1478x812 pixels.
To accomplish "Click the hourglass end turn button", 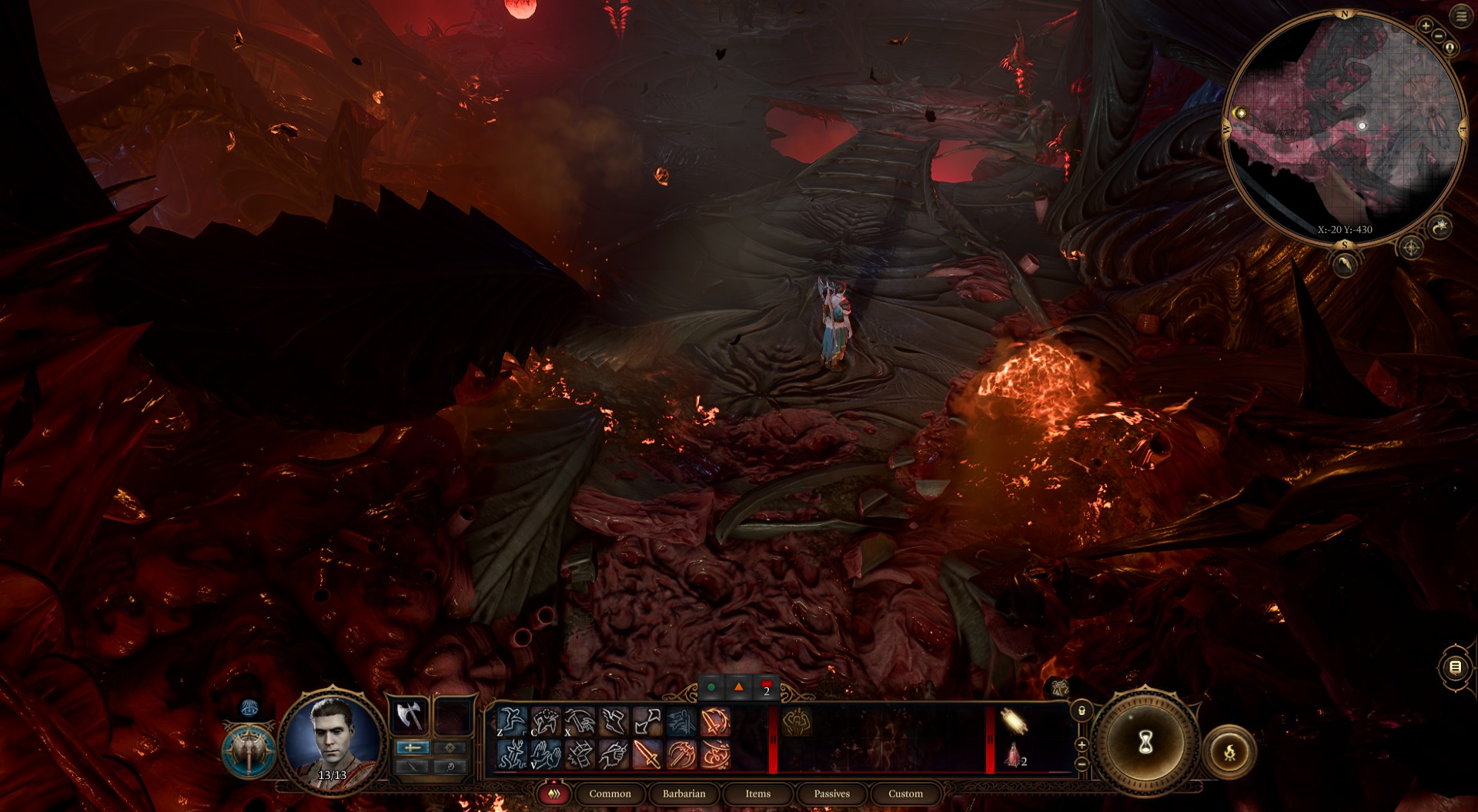I will (x=1145, y=743).
